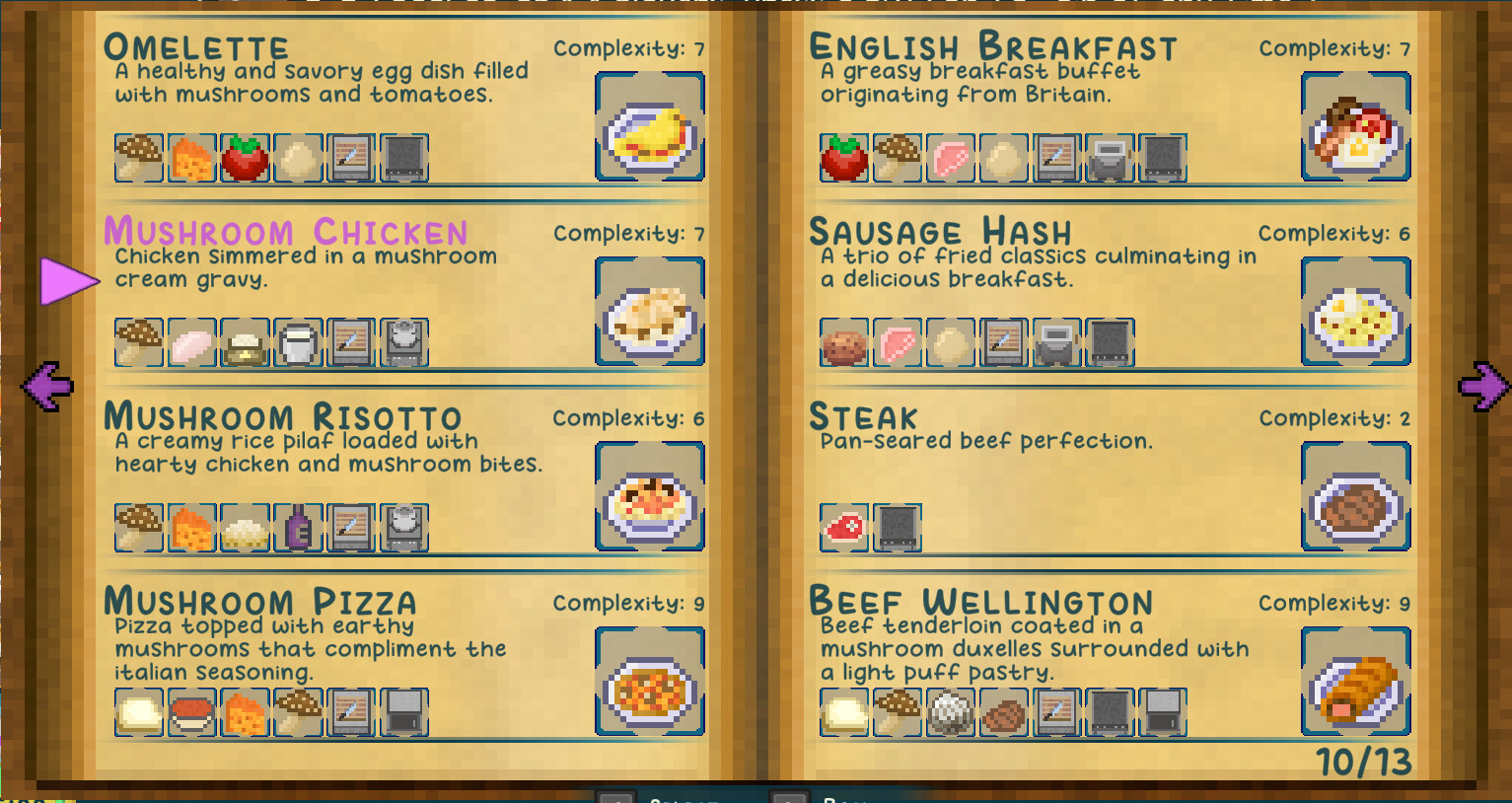This screenshot has height=803, width=1512.
Task: Click the raw beef ingredient in the Steak recipe
Action: 844,527
